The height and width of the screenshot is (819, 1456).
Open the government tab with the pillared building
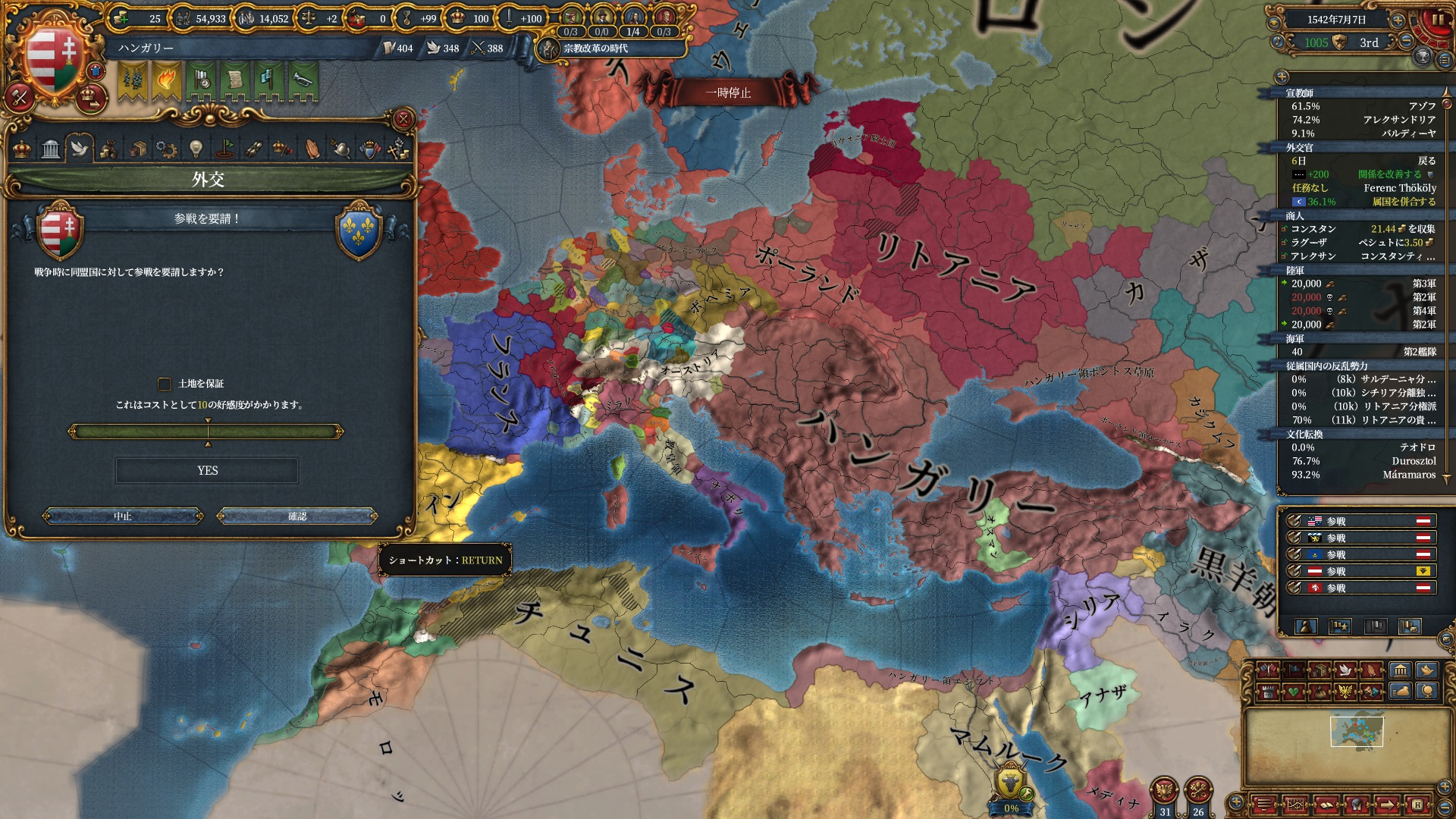pyautogui.click(x=51, y=149)
